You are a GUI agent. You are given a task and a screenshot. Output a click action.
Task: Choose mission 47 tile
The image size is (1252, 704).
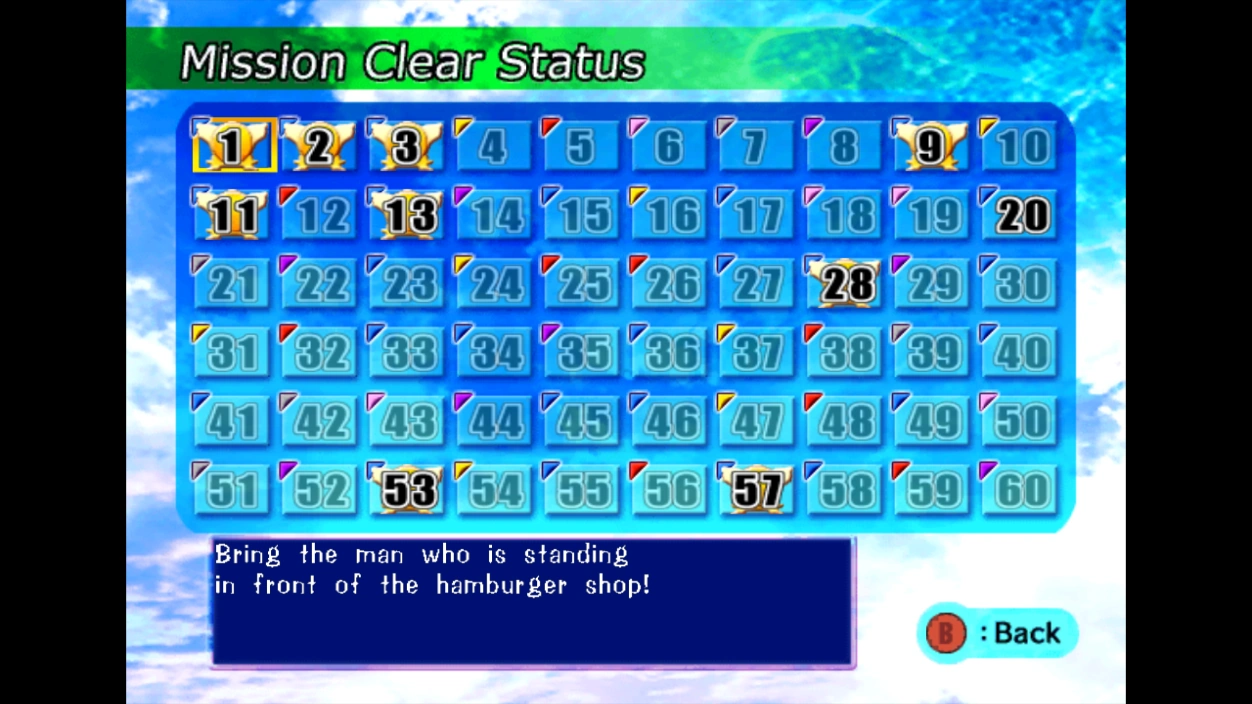click(x=757, y=421)
